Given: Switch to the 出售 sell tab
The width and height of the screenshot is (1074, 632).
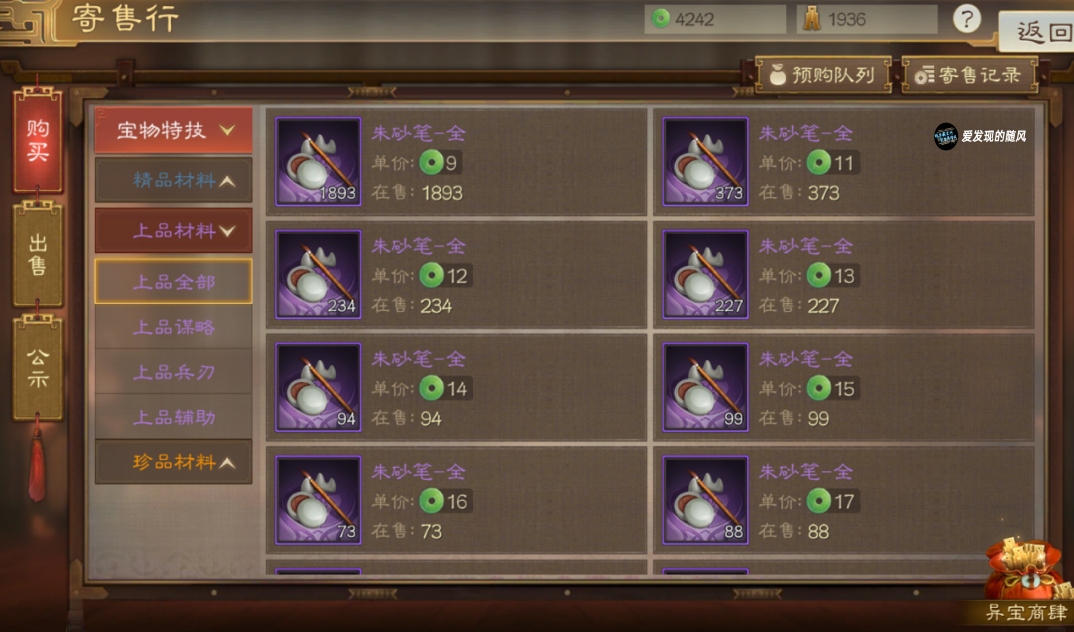Looking at the screenshot, I should (38, 254).
